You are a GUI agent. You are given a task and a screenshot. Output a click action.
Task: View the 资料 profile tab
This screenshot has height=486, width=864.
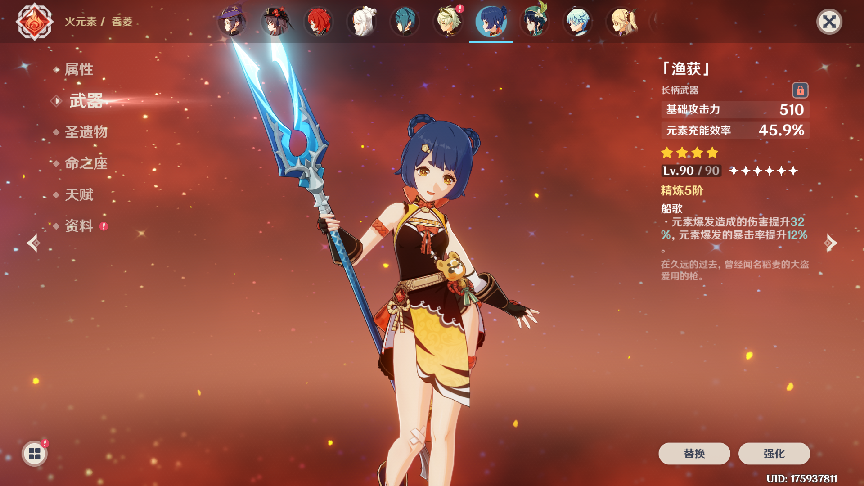(79, 226)
